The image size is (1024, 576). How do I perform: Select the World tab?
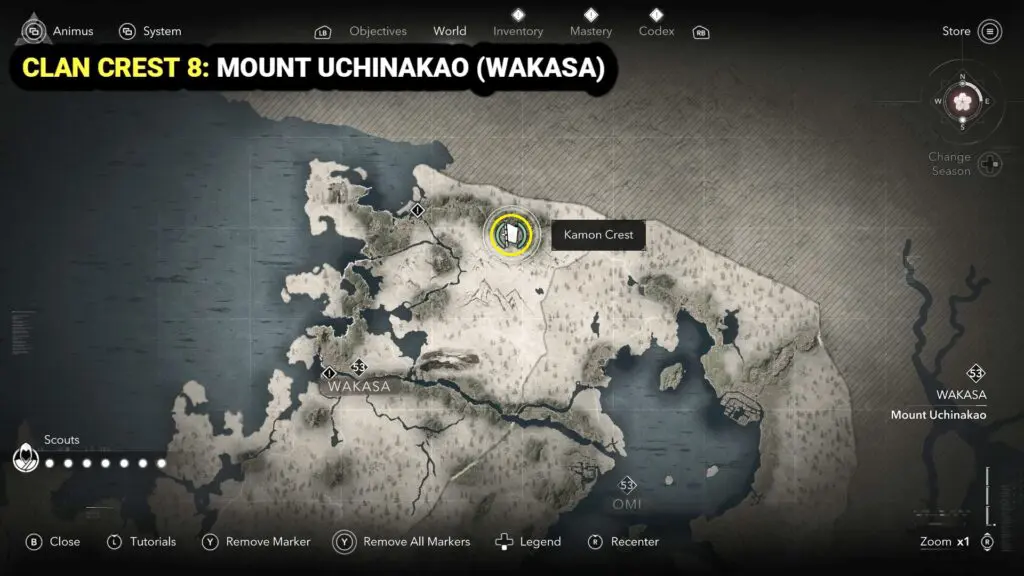coord(450,31)
